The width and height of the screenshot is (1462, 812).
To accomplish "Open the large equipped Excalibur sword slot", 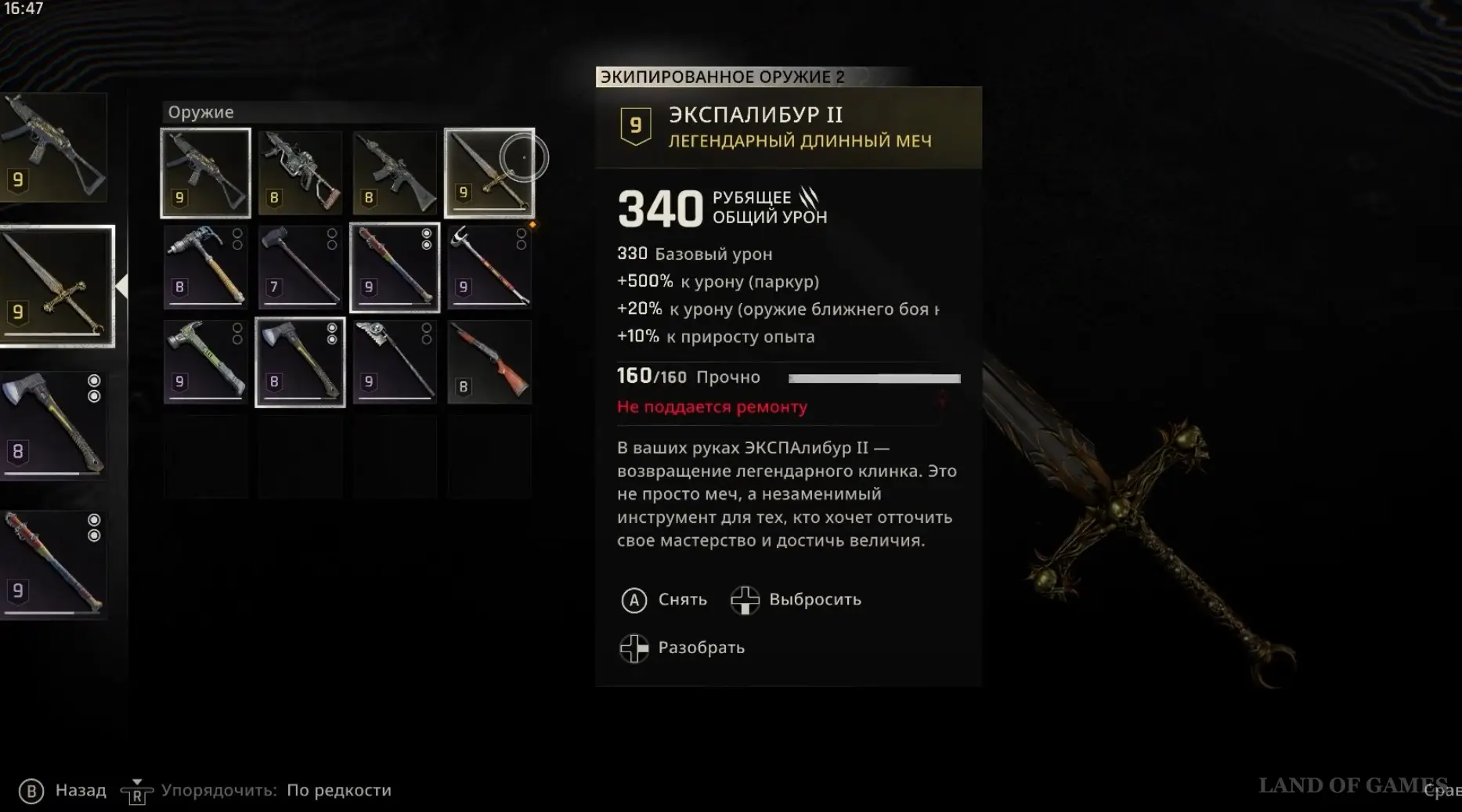I will pyautogui.click(x=56, y=287).
